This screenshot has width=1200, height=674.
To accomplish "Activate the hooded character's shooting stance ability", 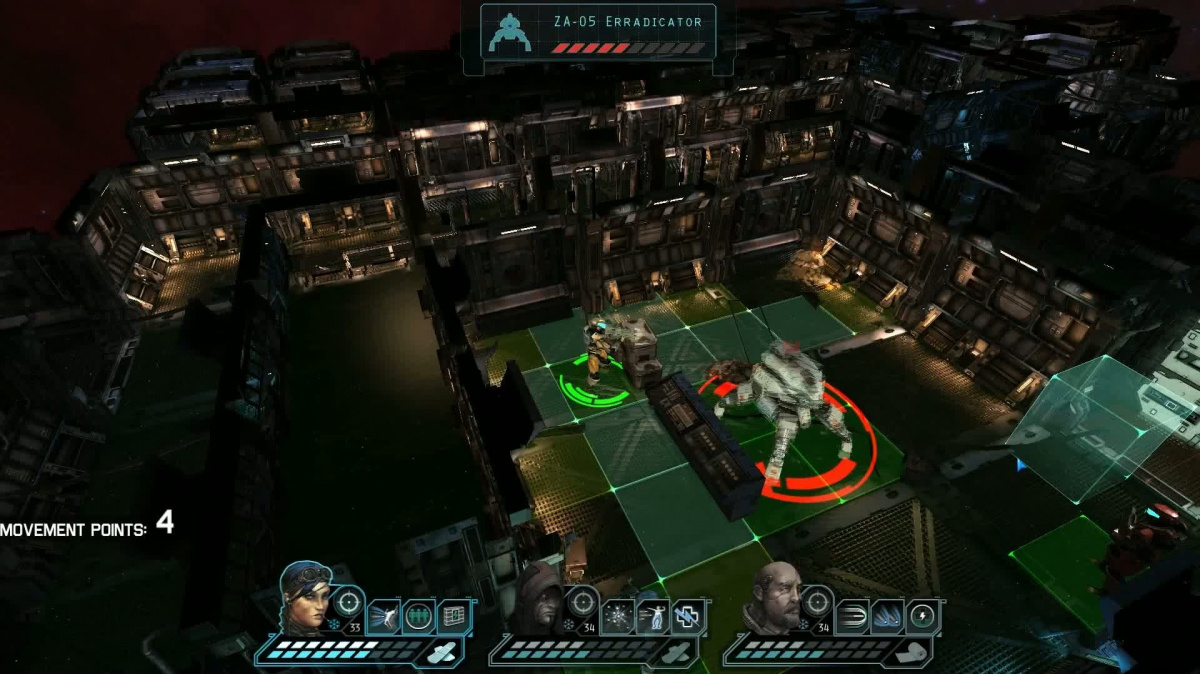I will point(652,617).
